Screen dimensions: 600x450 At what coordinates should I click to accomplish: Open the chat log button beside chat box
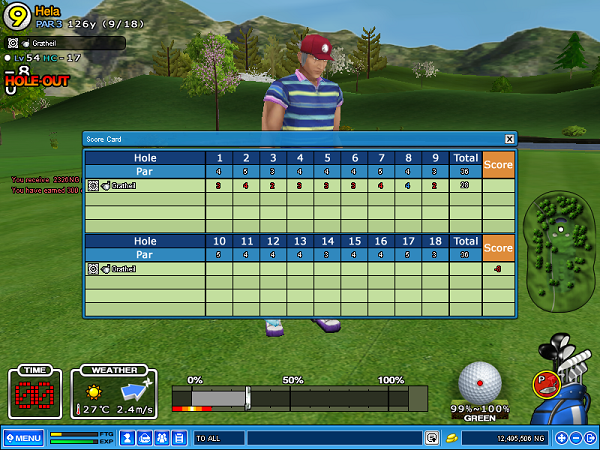click(432, 438)
